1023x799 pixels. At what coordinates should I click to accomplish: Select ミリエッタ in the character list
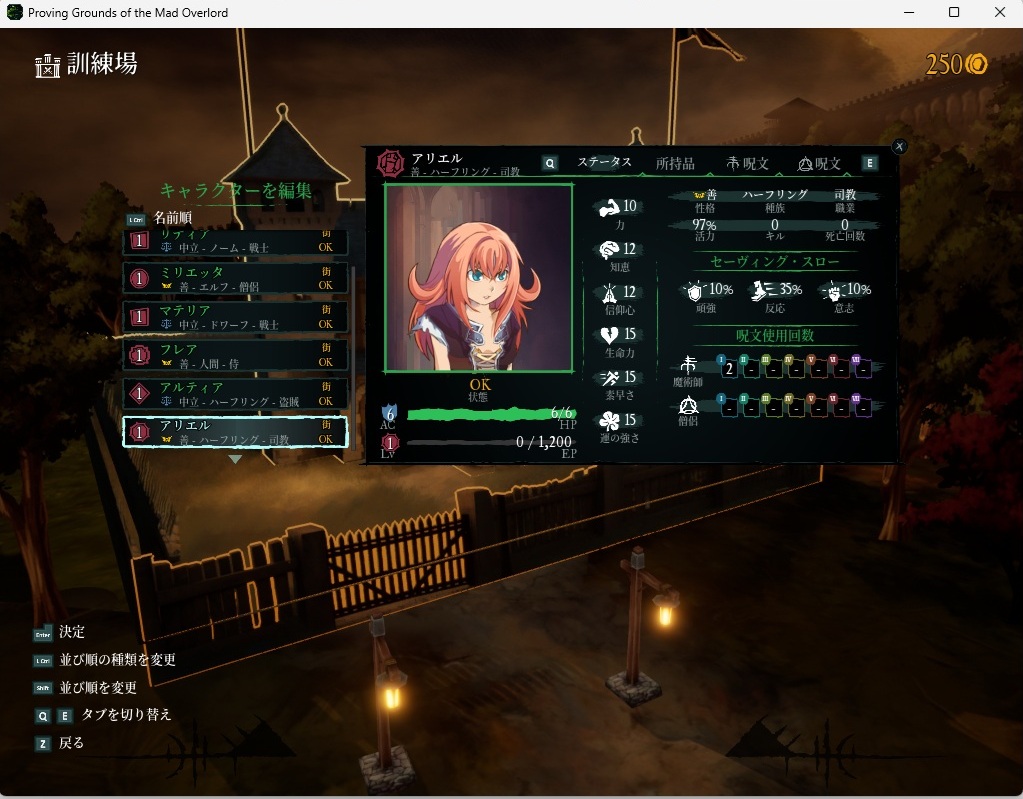tap(236, 278)
